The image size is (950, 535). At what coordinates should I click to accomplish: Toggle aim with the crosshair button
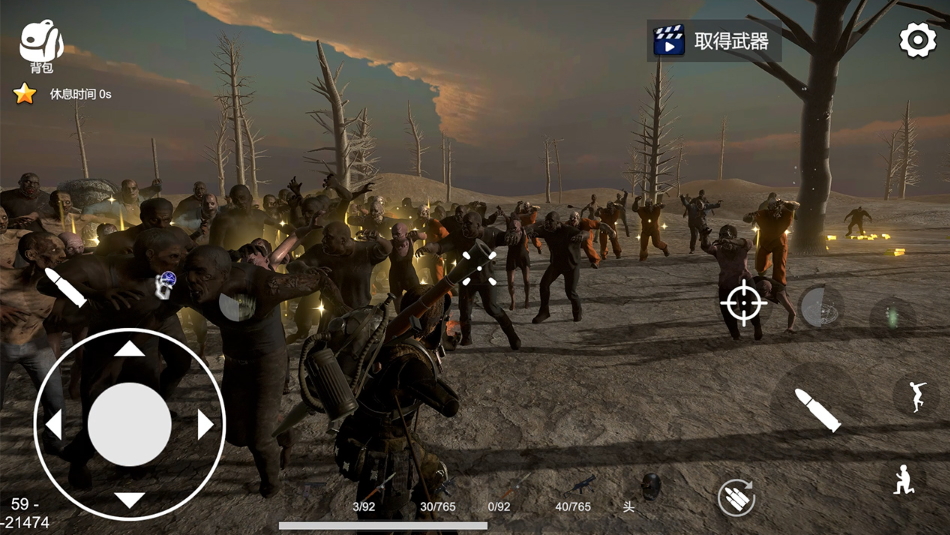743,303
